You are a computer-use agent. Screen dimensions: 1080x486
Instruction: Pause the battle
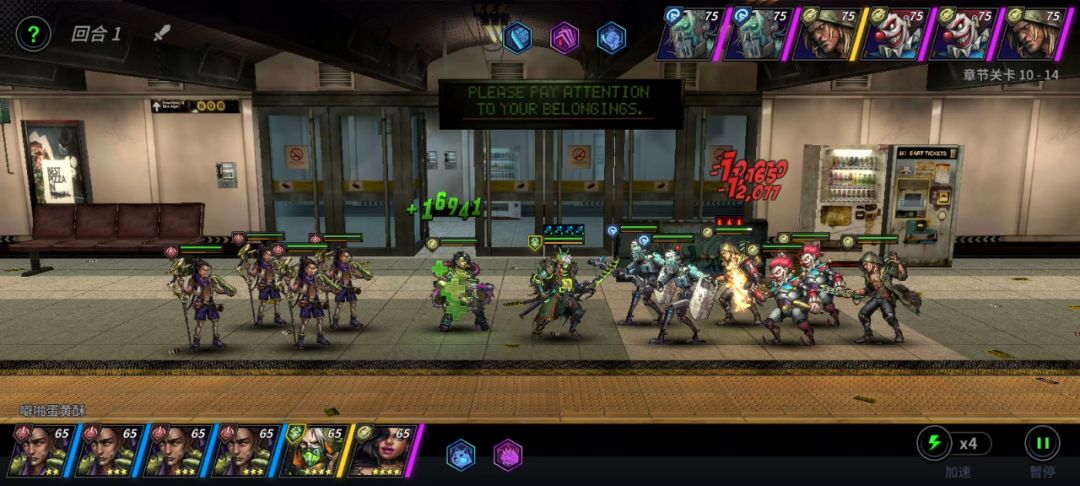[1041, 443]
